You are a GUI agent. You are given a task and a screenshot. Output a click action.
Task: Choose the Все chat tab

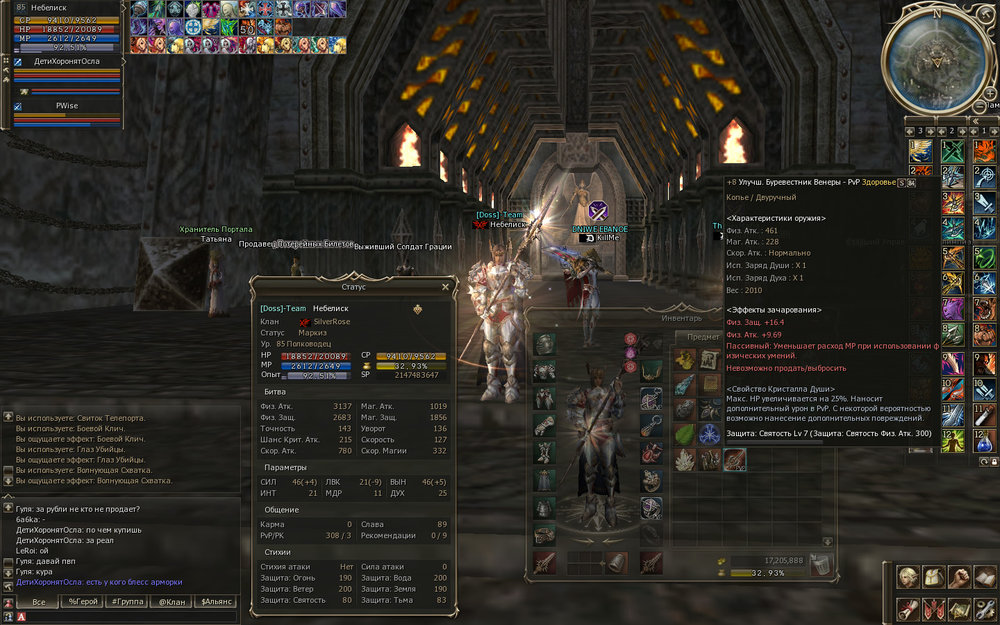pyautogui.click(x=38, y=601)
